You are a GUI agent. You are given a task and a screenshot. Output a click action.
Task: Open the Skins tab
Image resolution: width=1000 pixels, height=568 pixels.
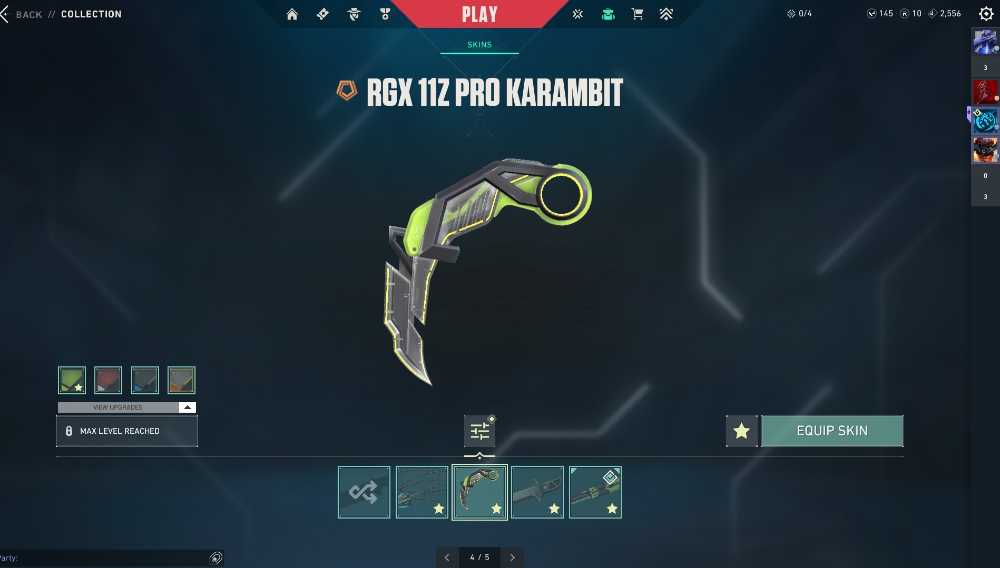click(480, 45)
